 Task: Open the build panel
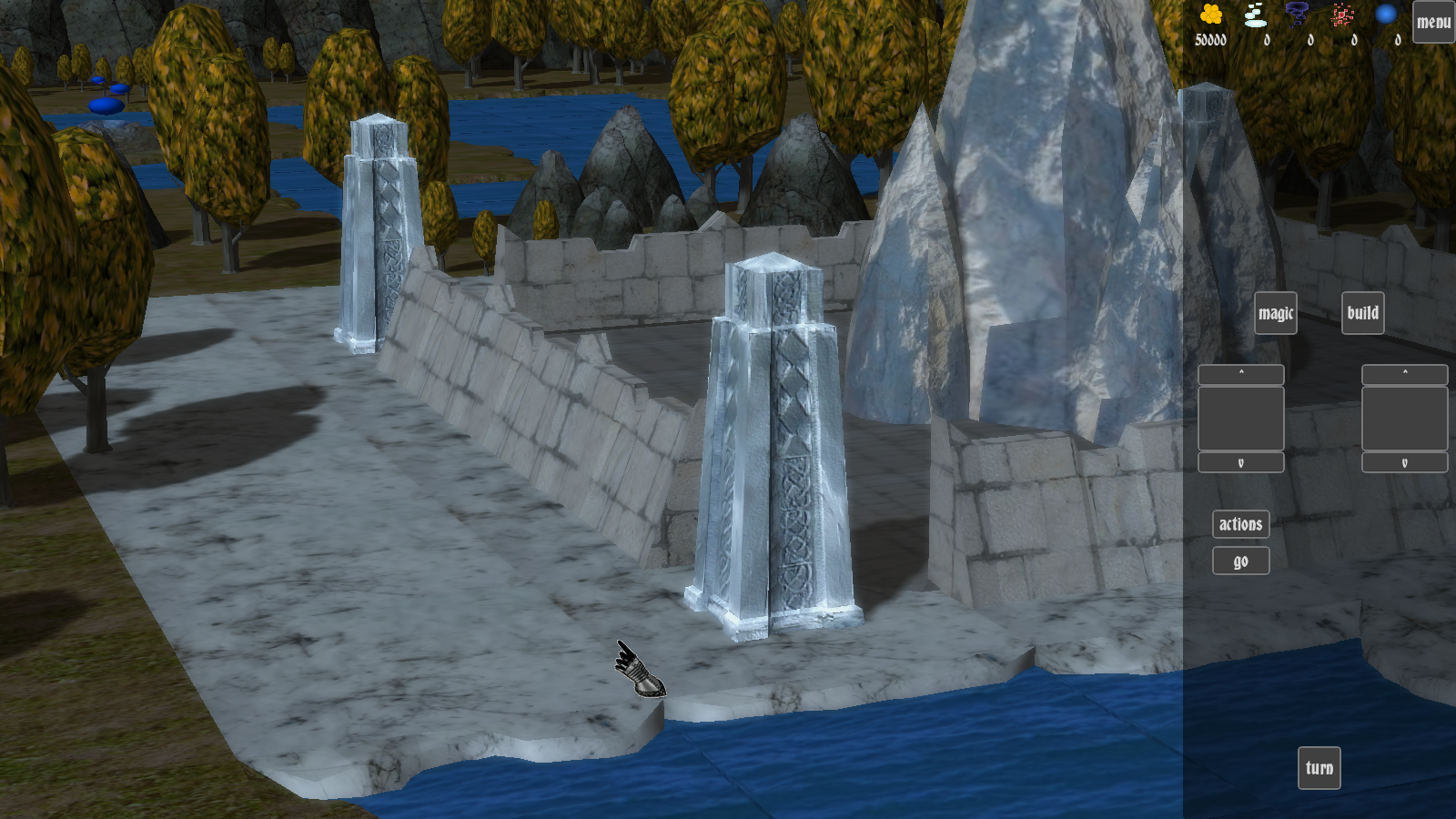1362,313
